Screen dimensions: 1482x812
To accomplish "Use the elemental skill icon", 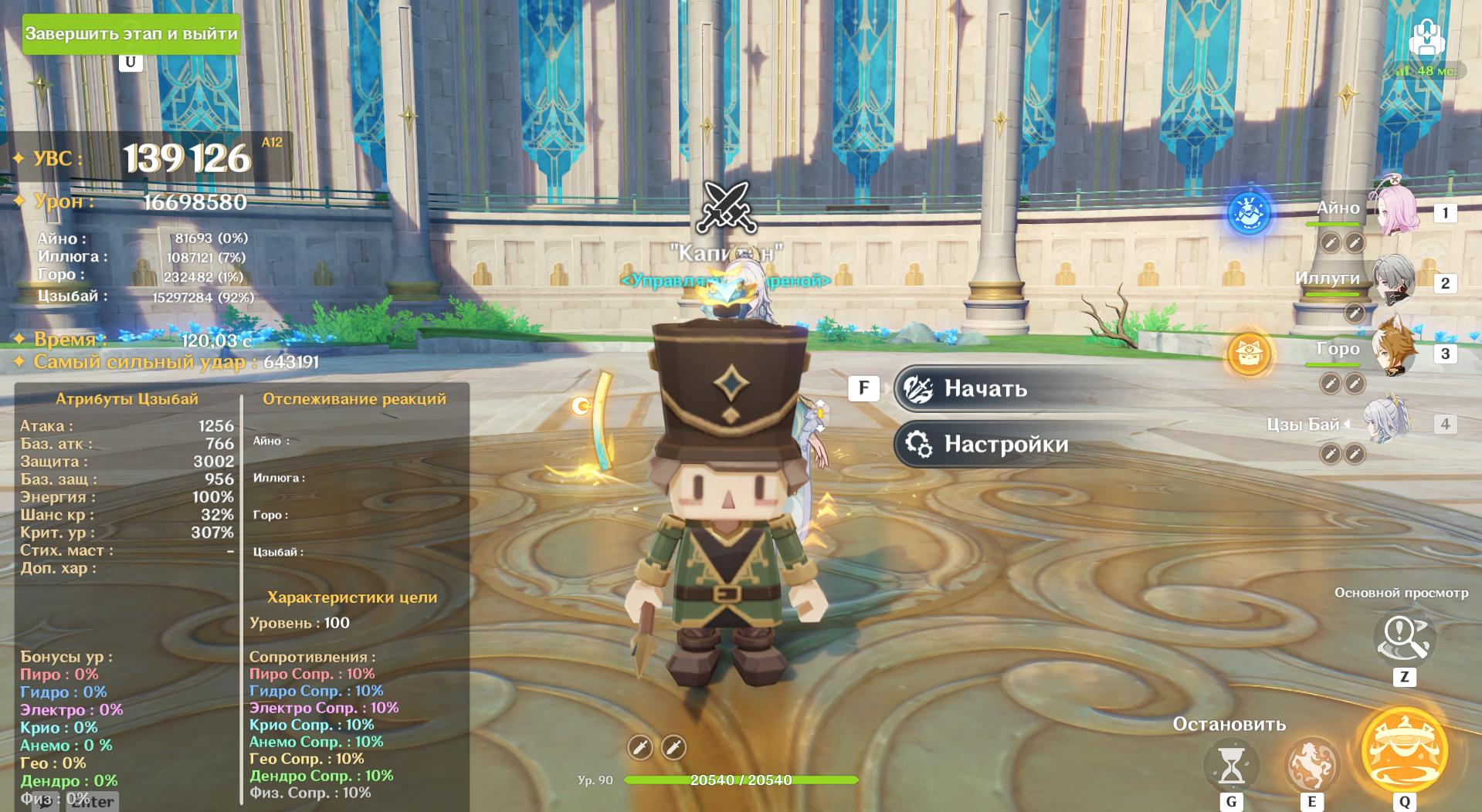I will [x=1311, y=763].
